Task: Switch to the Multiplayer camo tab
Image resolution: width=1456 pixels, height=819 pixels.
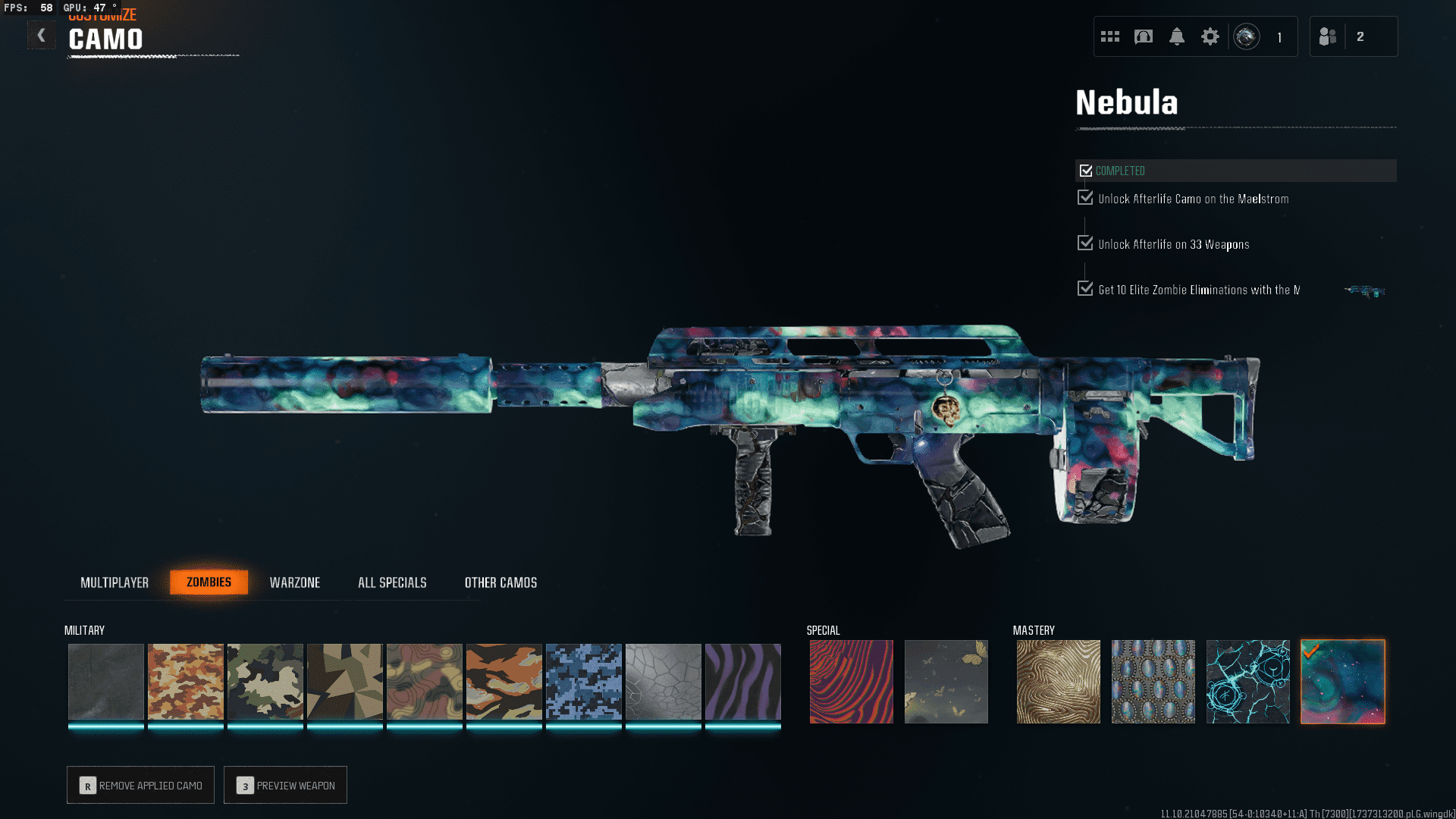Action: pos(115,582)
